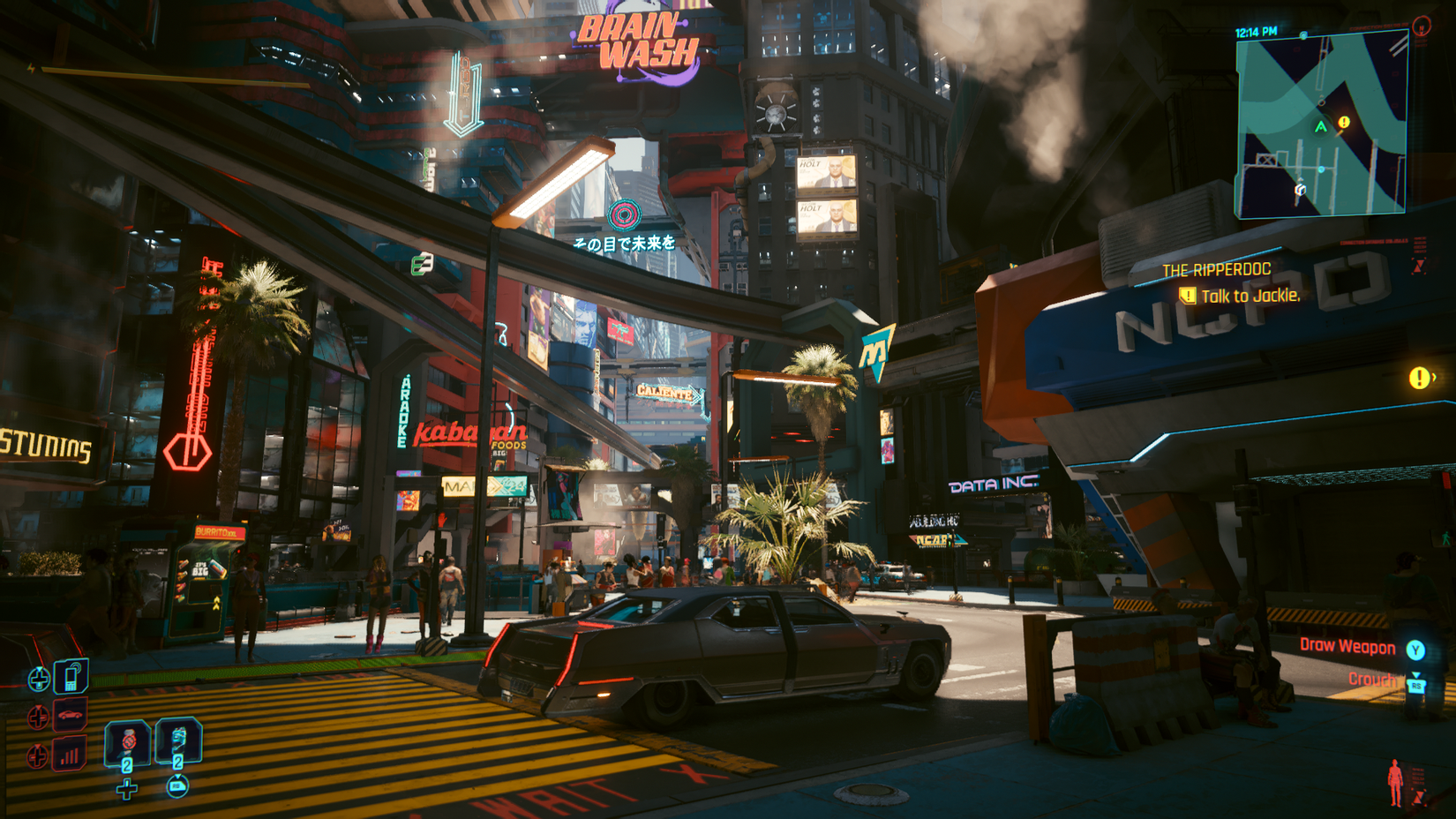Click the red signal bars icon
Viewport: 1456px width, 819px height.
pyautogui.click(x=71, y=755)
